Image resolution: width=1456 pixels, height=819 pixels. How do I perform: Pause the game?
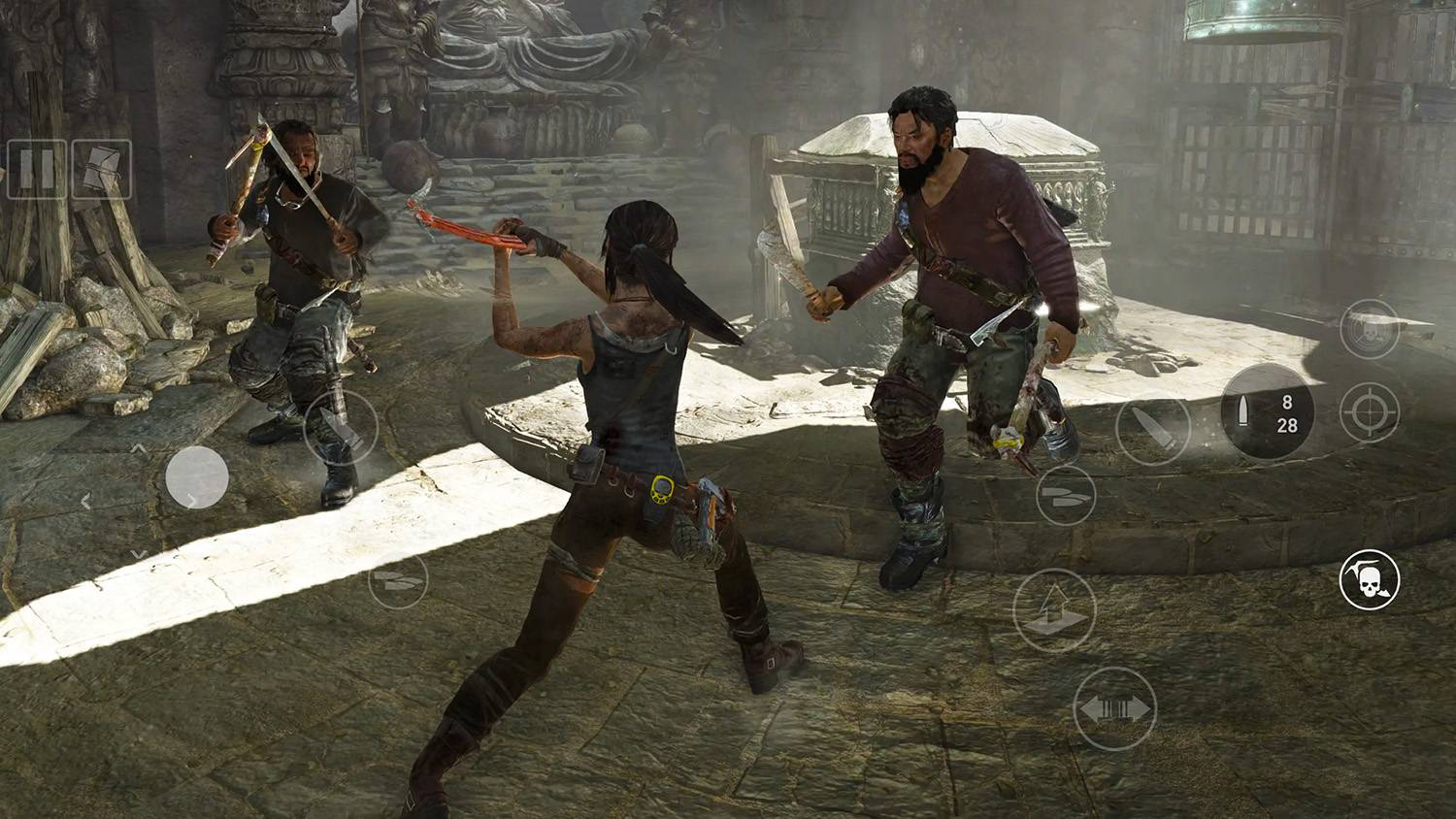pyautogui.click(x=37, y=170)
